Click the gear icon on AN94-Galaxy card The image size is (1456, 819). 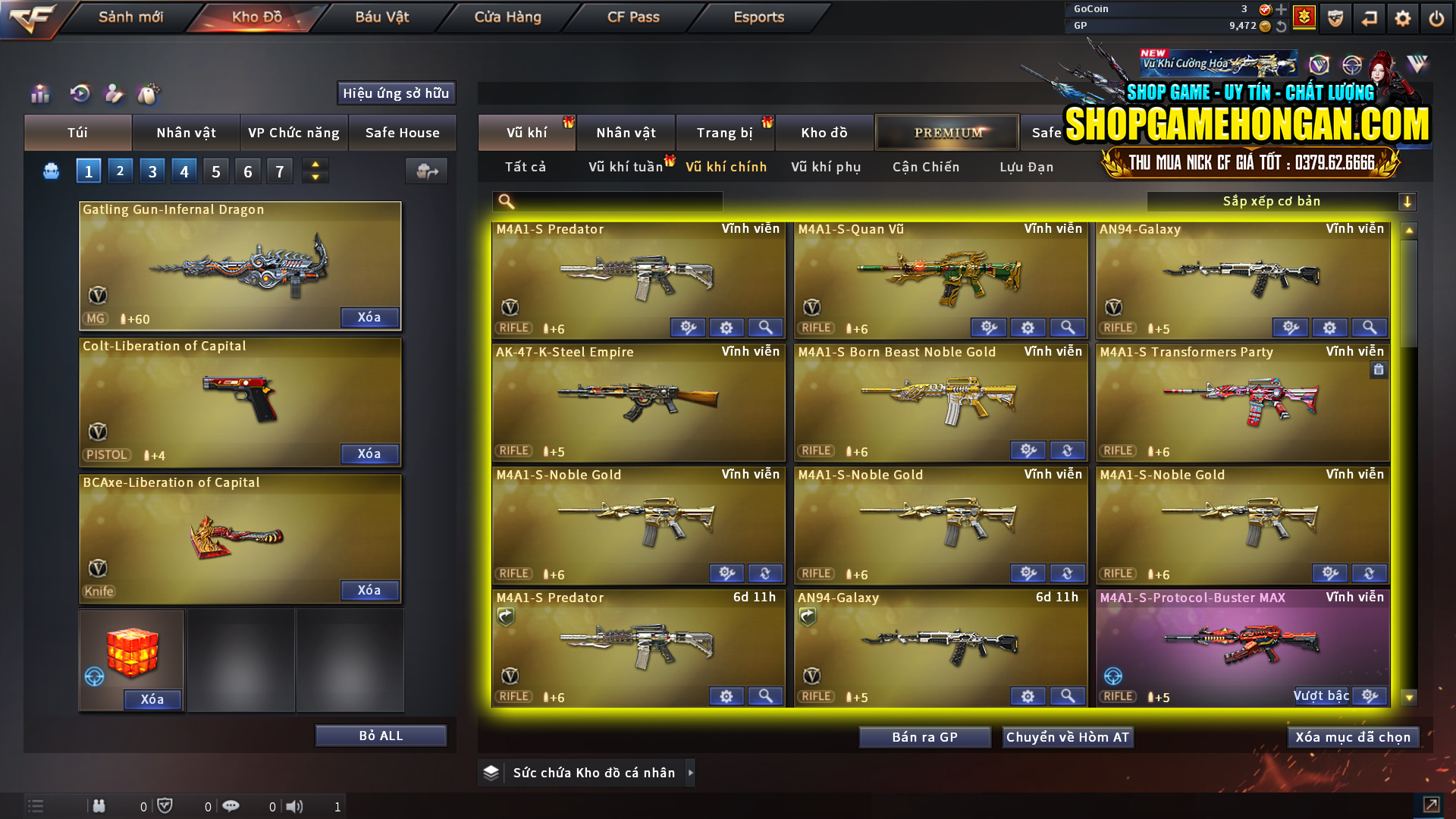coord(1330,327)
